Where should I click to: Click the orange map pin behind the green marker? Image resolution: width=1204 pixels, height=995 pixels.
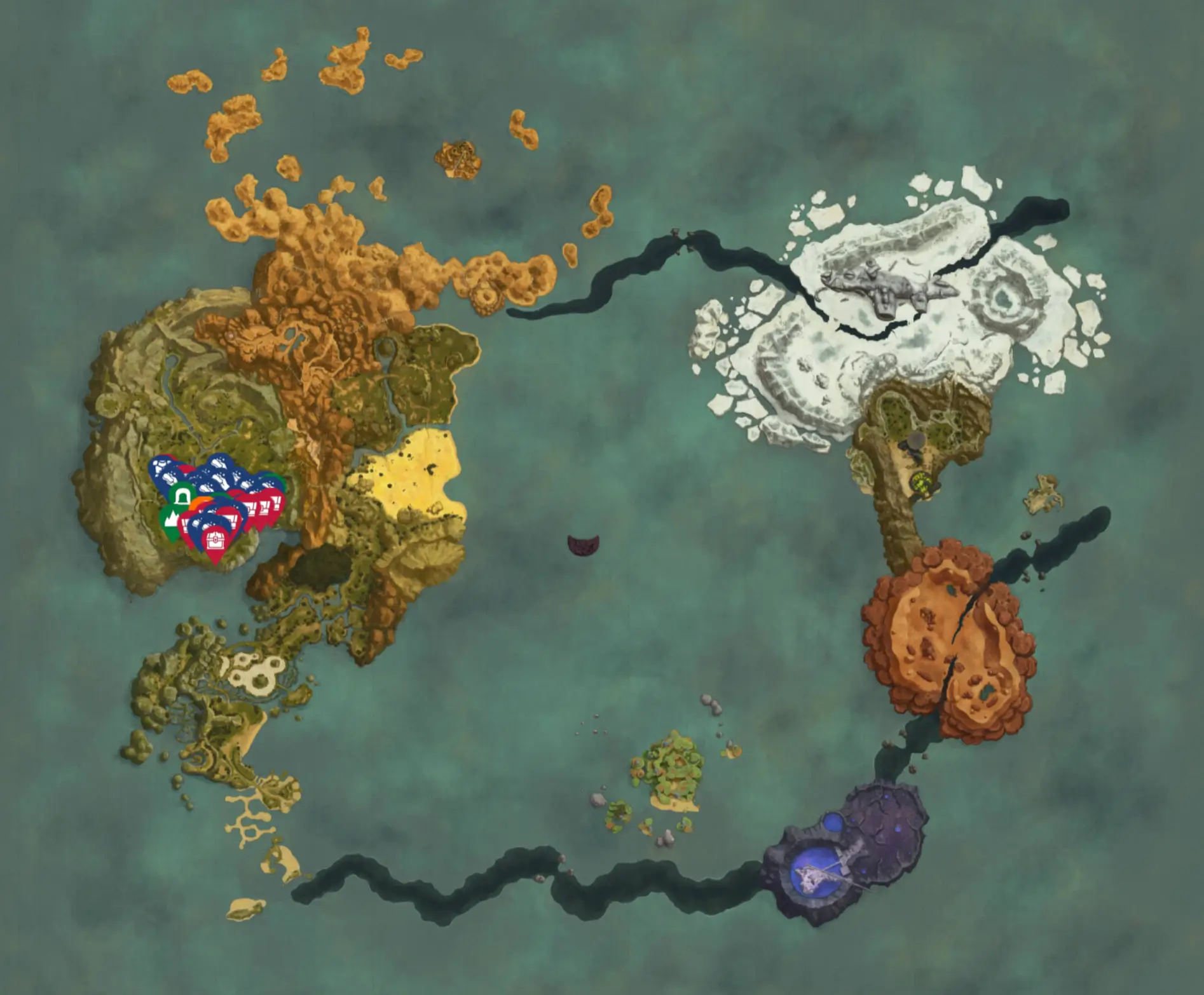[202, 502]
